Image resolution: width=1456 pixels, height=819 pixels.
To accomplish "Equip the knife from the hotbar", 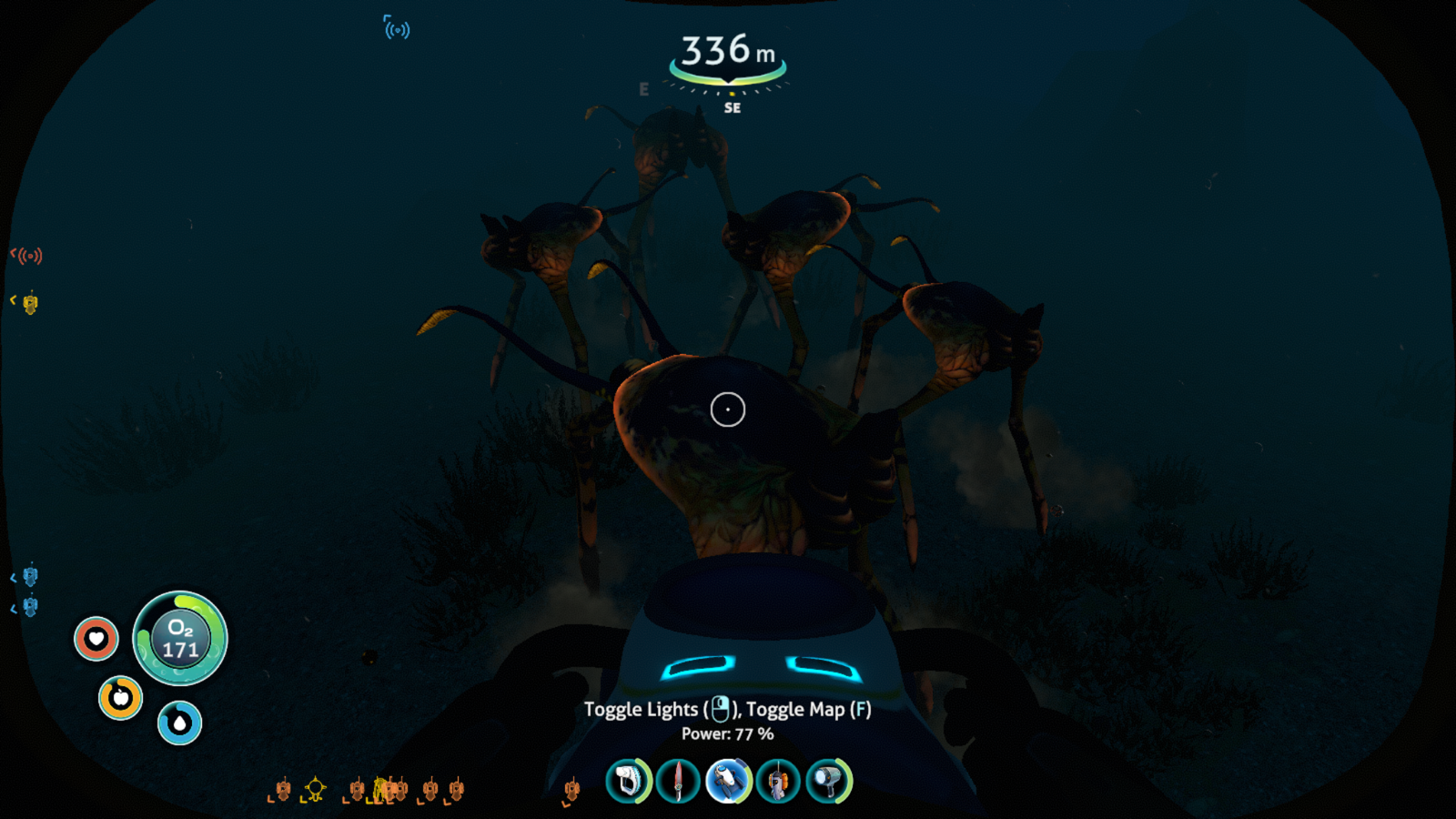I will pos(678,781).
